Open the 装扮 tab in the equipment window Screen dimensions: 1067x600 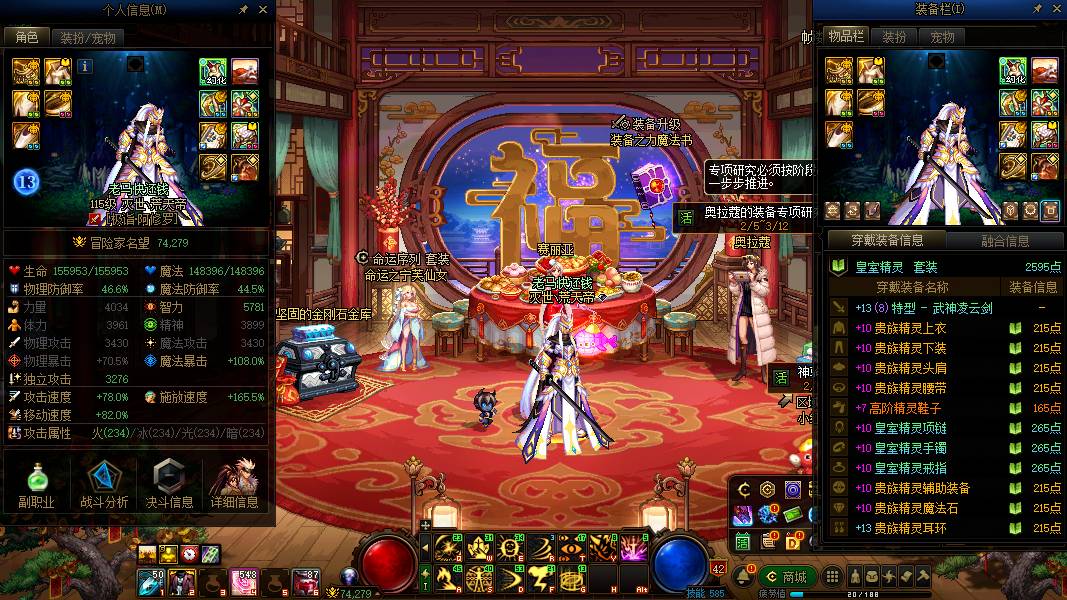point(893,37)
